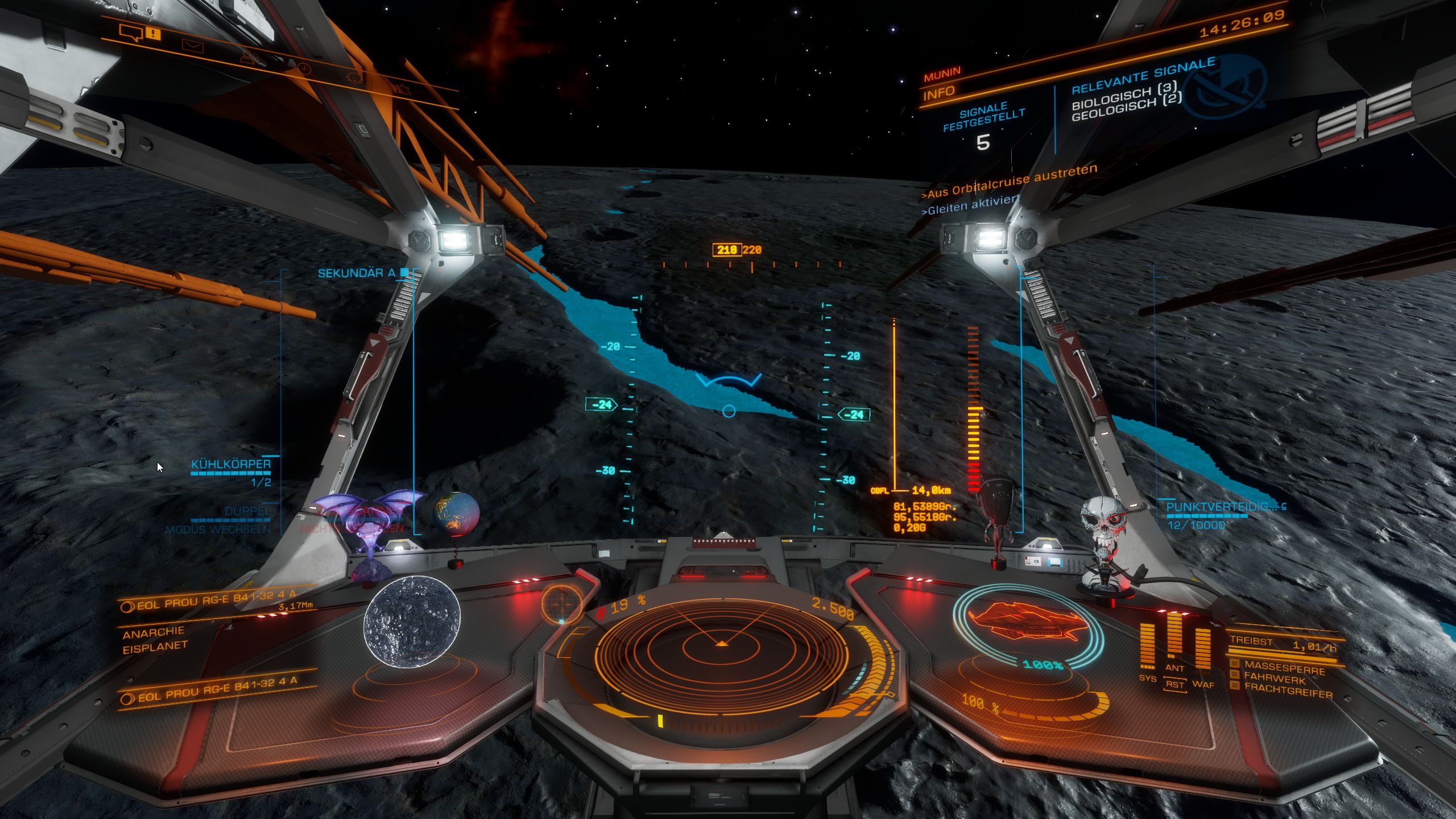Open the chat speech-bubble comms tab
Screen dimensions: 1456x819
pyautogui.click(x=131, y=32)
